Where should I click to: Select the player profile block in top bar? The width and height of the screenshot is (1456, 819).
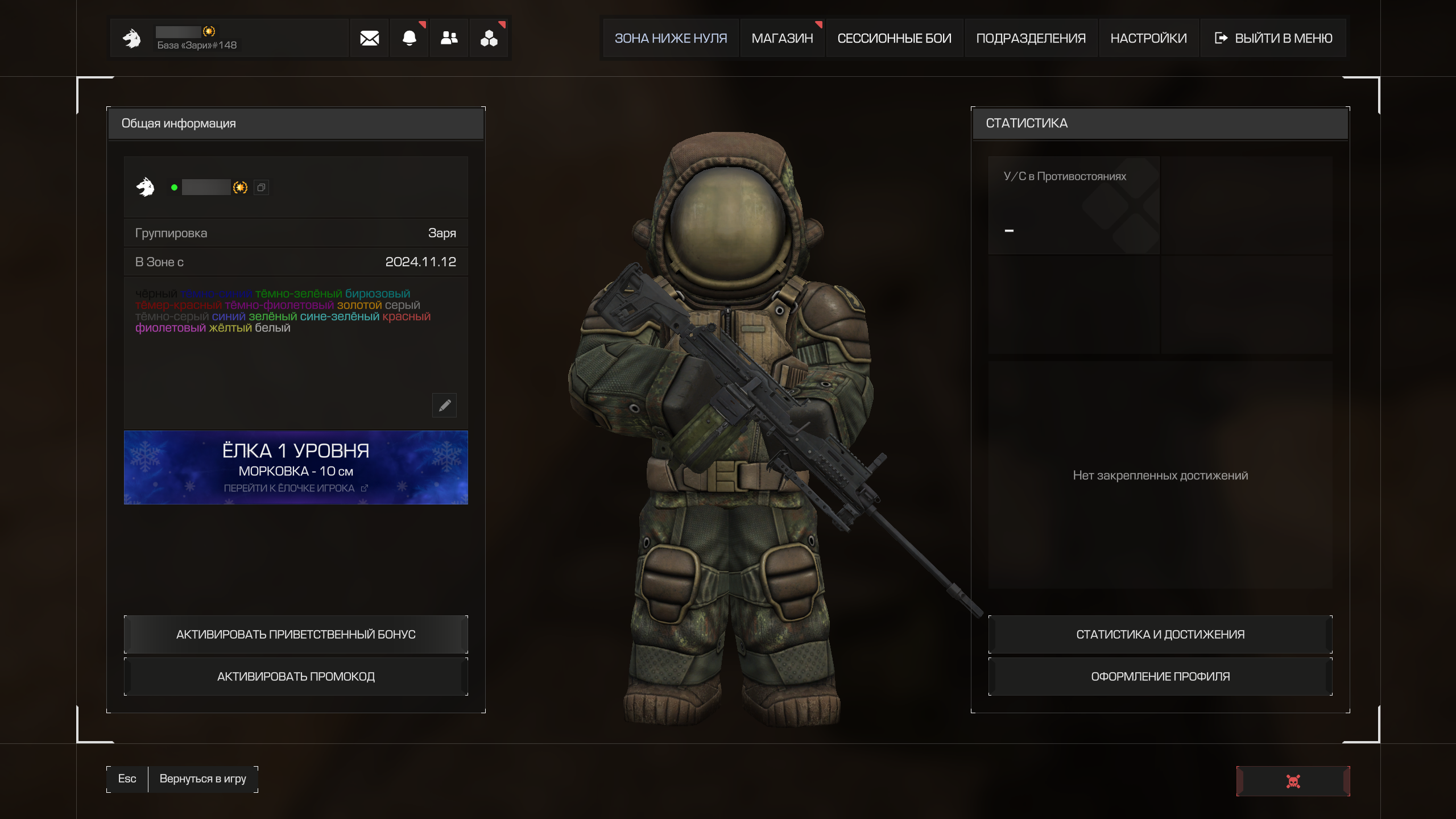pyautogui.click(x=229, y=38)
